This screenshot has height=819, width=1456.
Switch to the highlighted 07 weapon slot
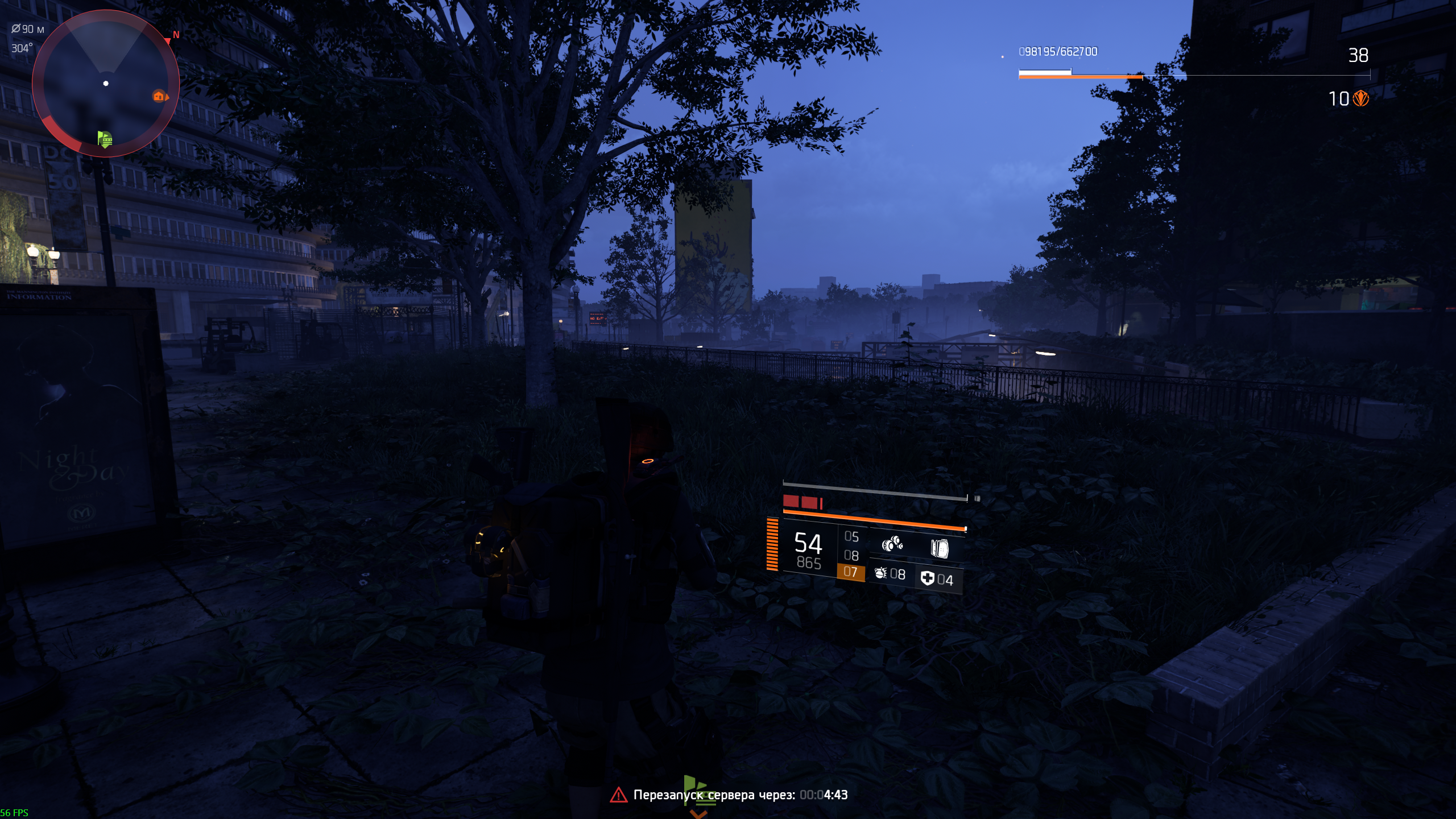[x=850, y=572]
